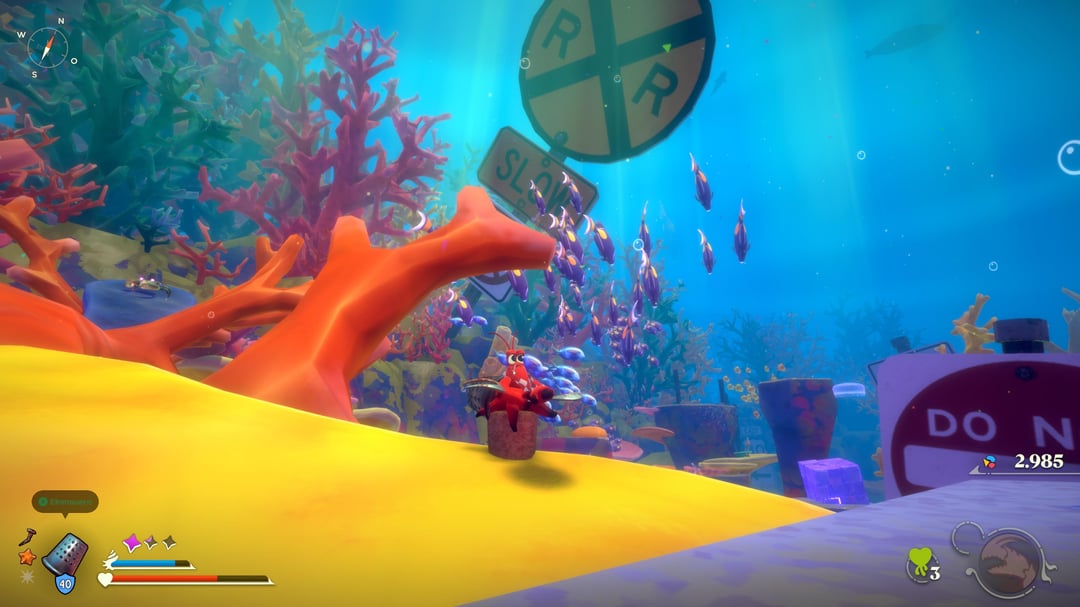Click the brown tooltip bubble above the thimble
This screenshot has width=1080, height=607.
click(65, 501)
